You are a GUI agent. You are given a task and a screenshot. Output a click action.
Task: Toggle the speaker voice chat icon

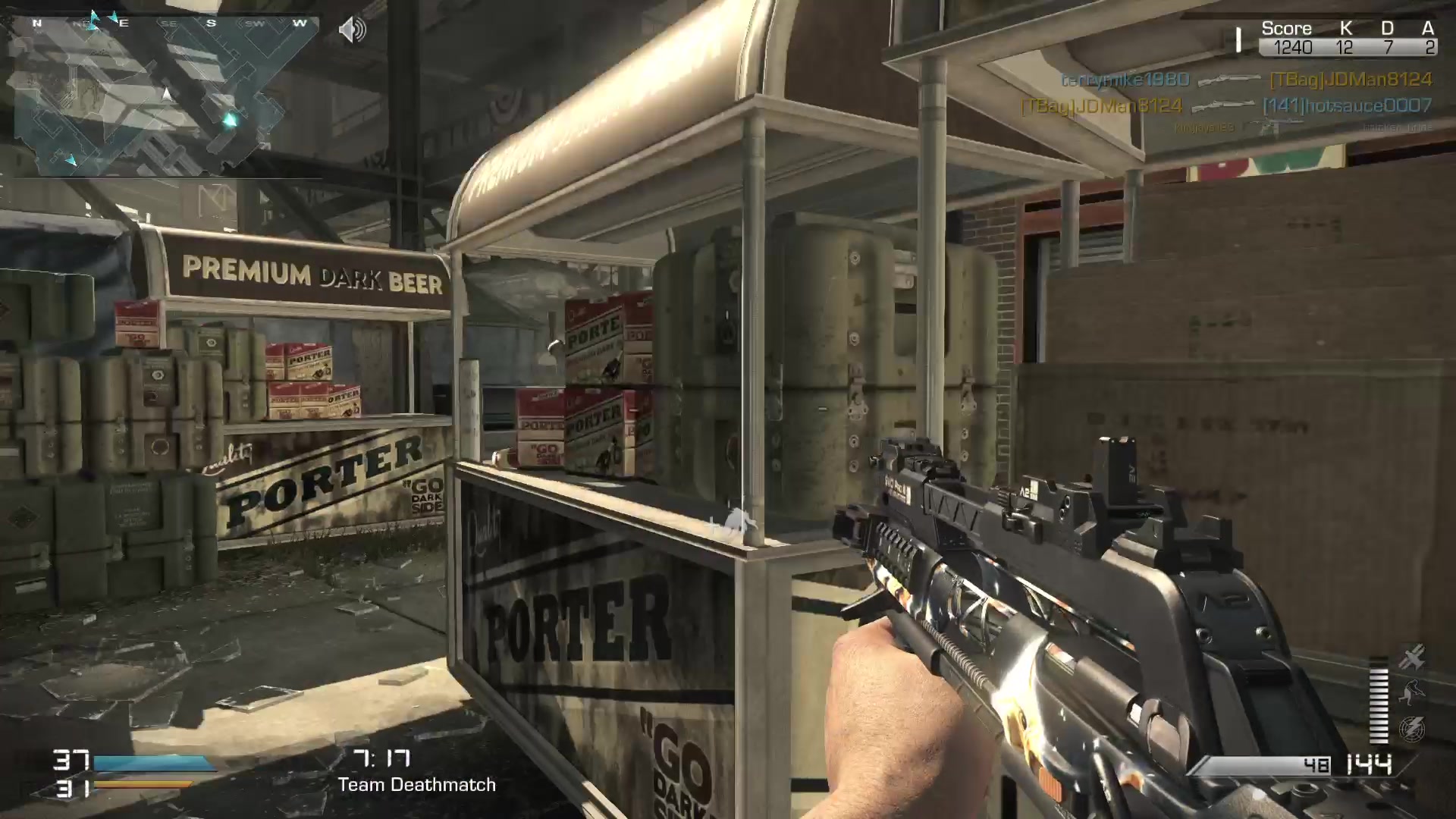[x=352, y=30]
